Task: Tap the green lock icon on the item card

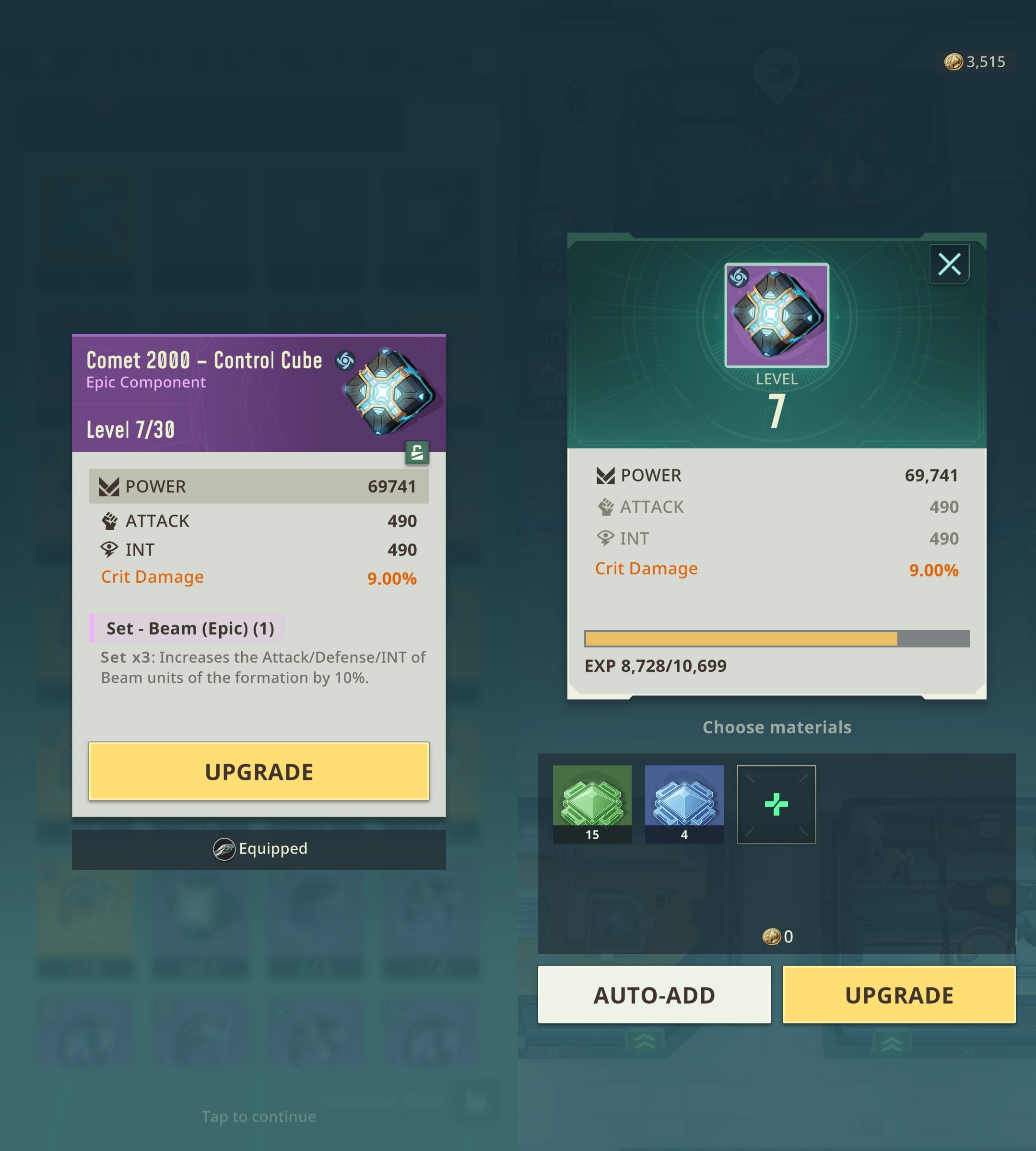Action: point(417,453)
